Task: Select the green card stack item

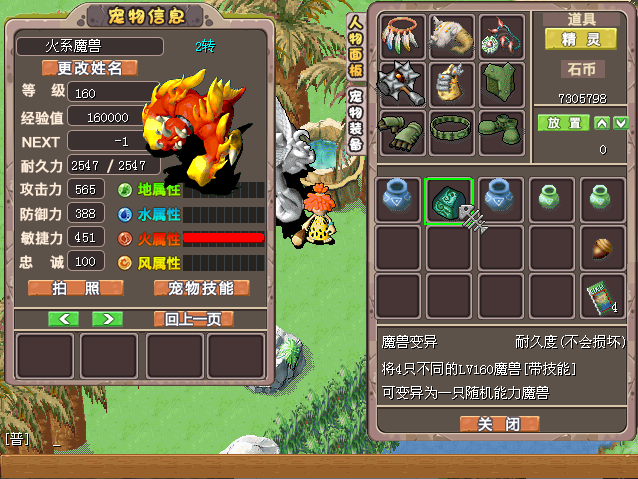Action: [x=601, y=296]
